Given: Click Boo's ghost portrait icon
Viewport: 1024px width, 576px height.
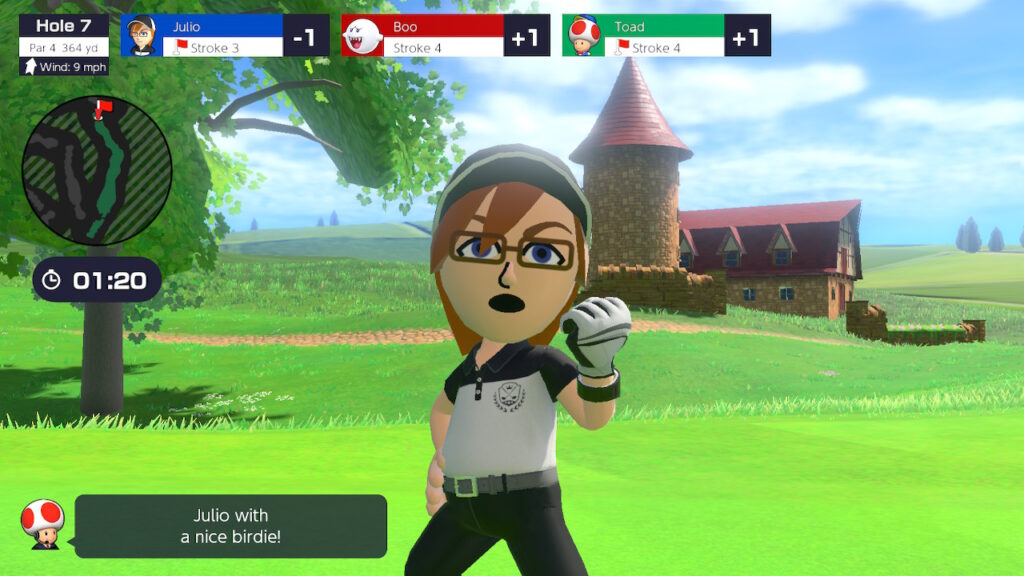Looking at the screenshot, I should point(362,37).
